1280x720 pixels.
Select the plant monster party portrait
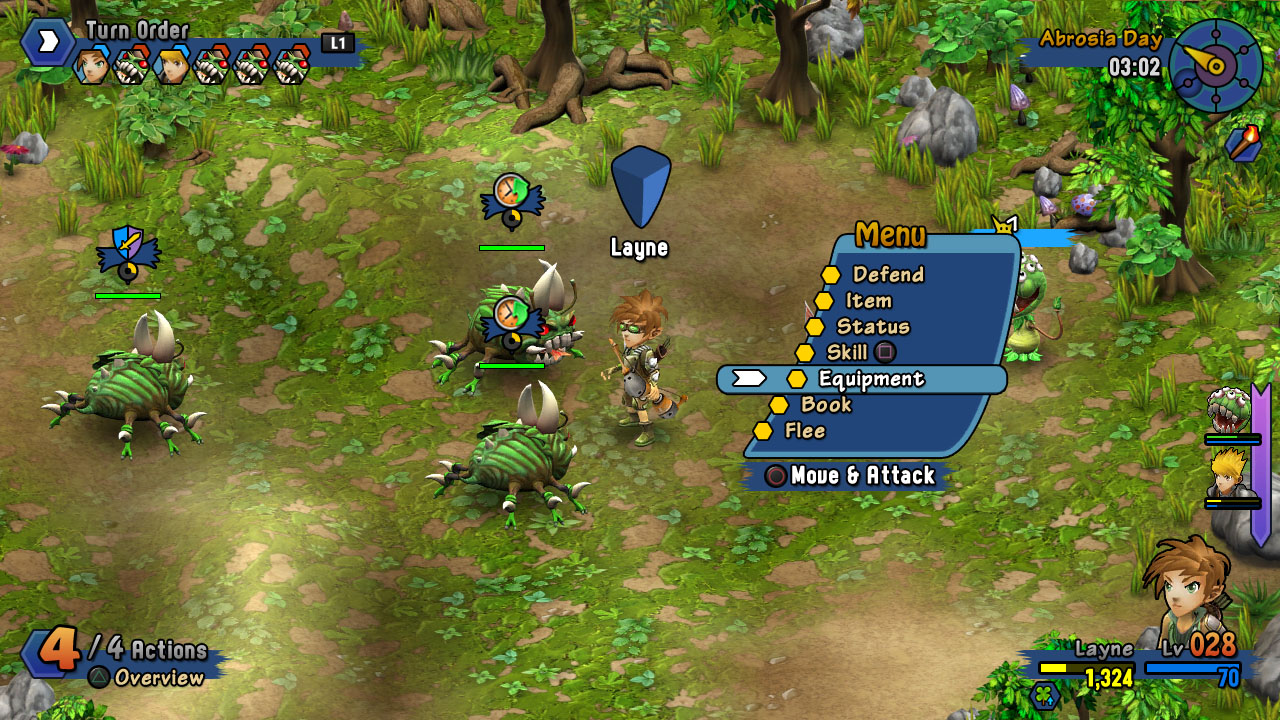click(x=1227, y=411)
